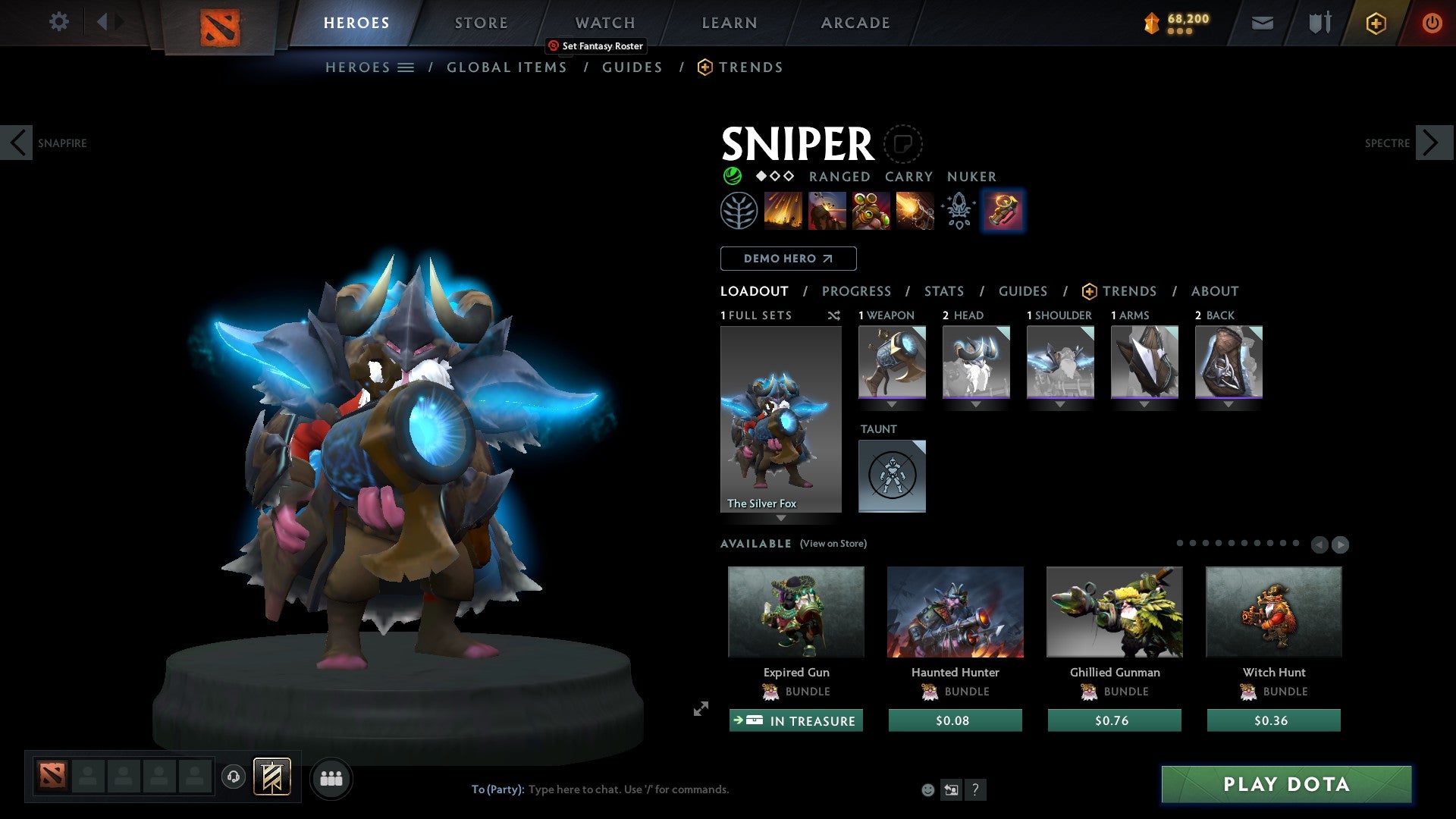This screenshot has width=1456, height=819.
Task: Open the Heroes hamburger menu
Action: coord(407,67)
